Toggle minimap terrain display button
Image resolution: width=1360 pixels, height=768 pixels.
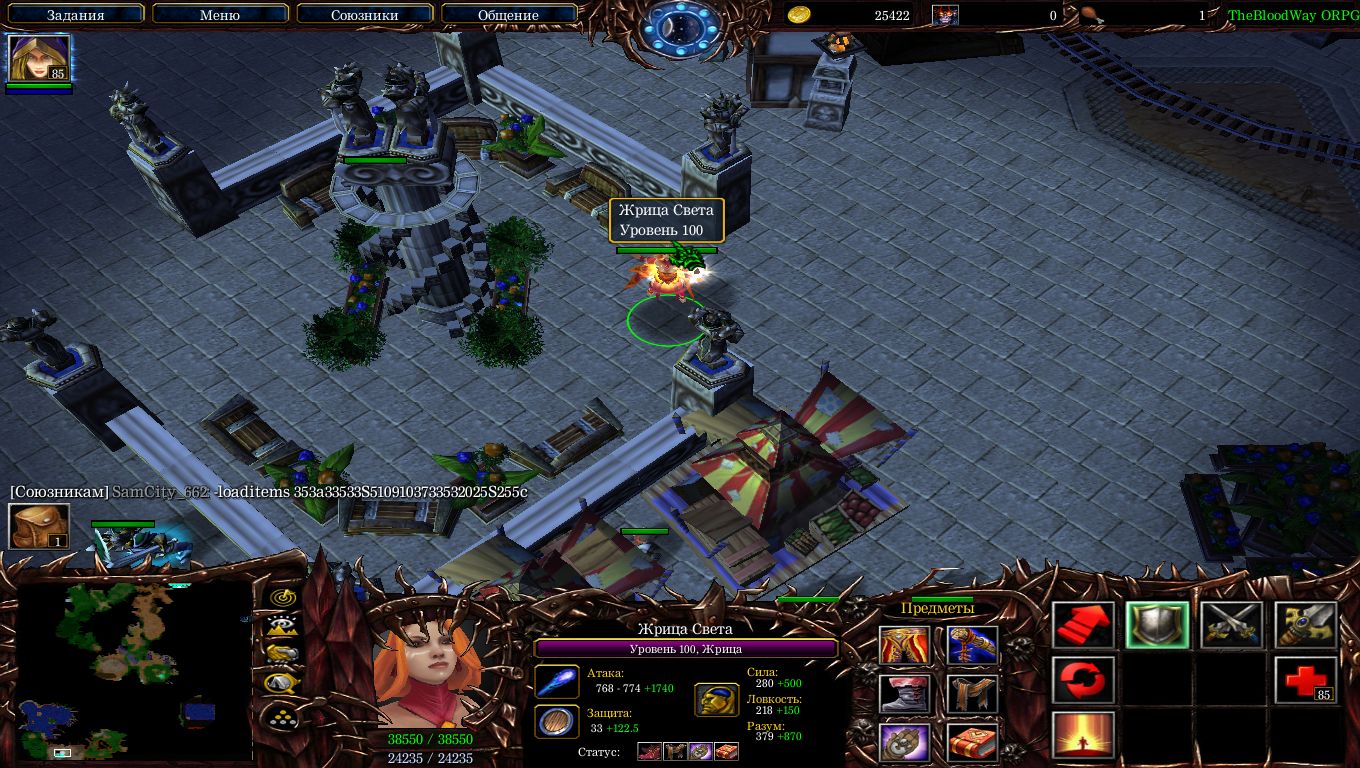[283, 626]
